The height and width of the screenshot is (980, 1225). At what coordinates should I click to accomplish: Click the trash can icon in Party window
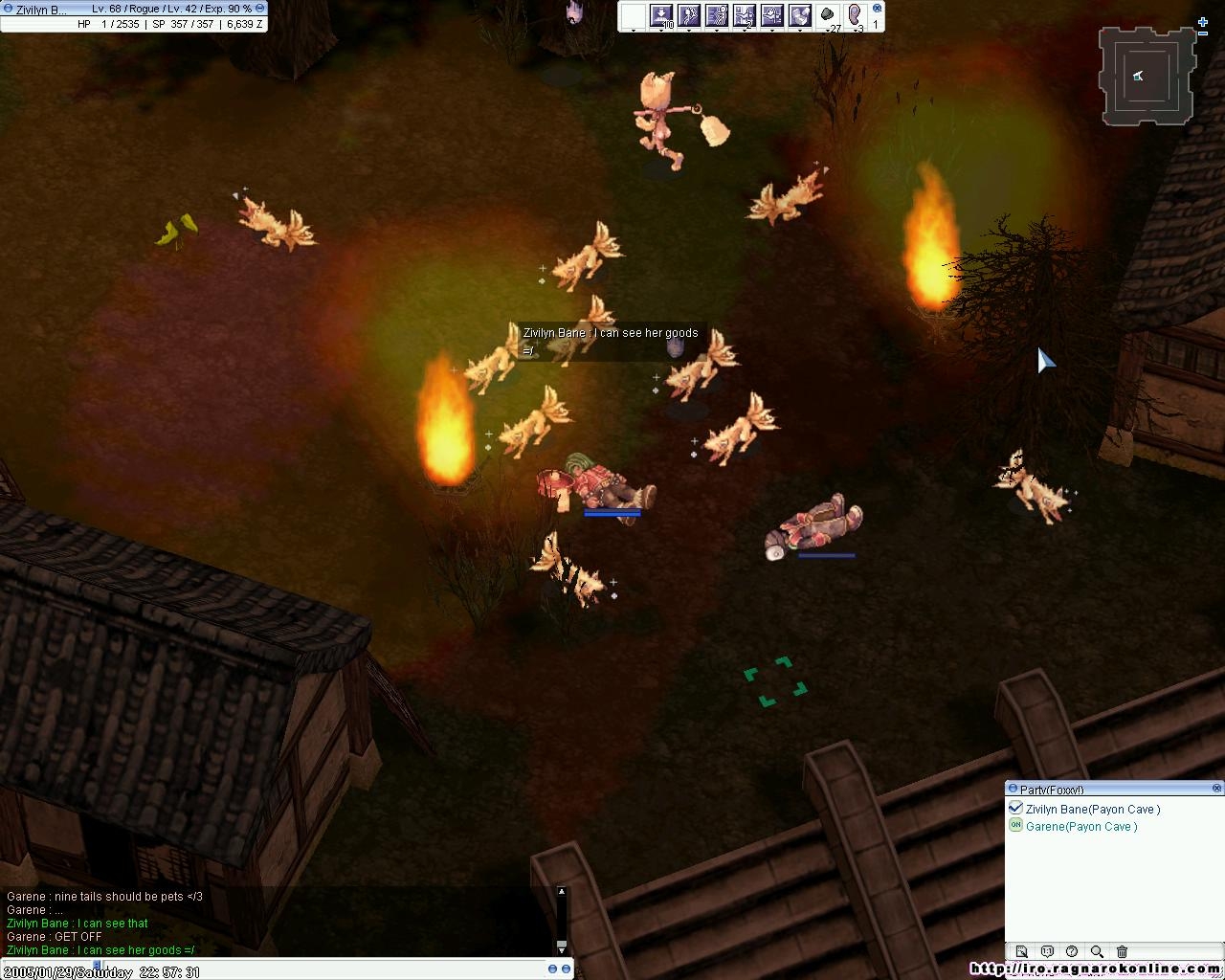point(1122,951)
